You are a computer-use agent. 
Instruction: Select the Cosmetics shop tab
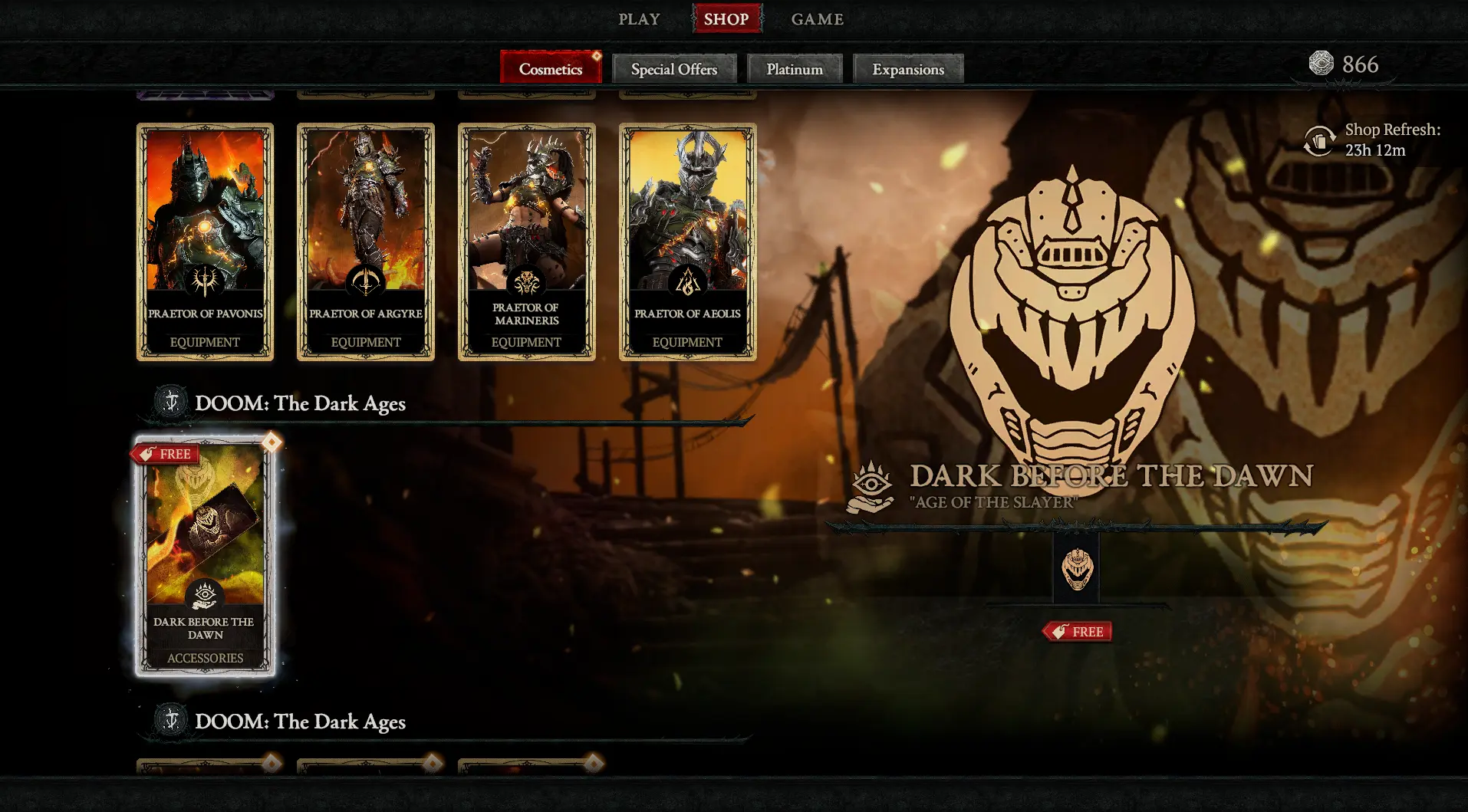pyautogui.click(x=551, y=69)
